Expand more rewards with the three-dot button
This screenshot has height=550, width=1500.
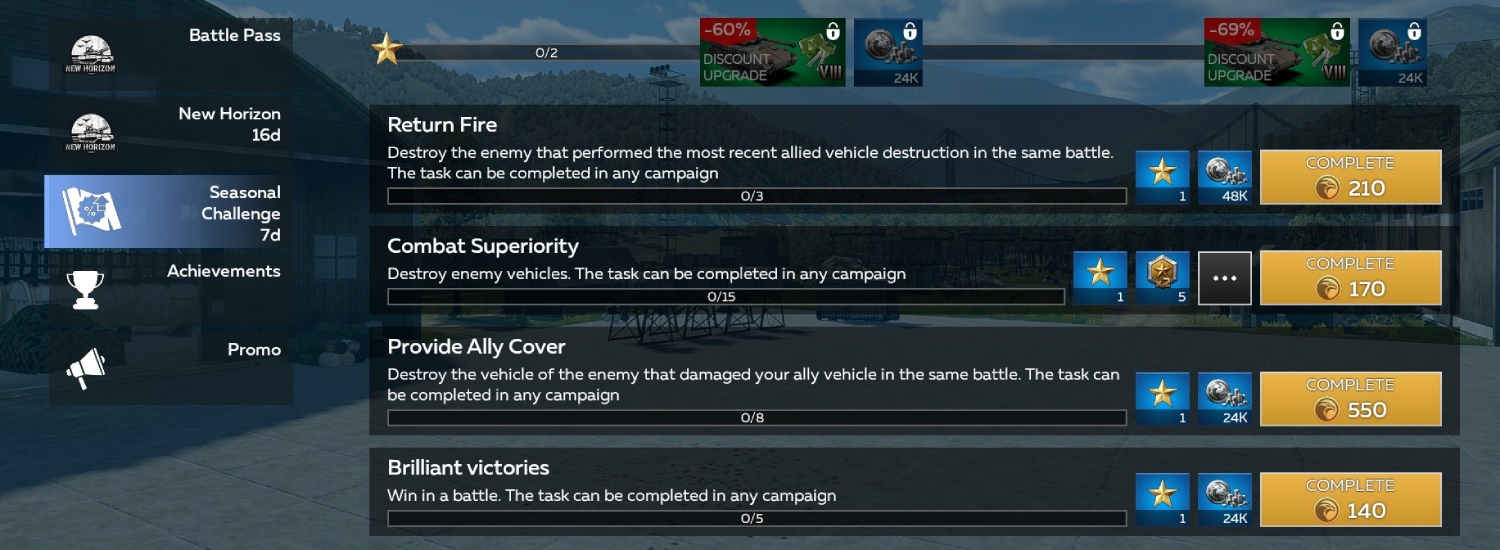click(1224, 278)
